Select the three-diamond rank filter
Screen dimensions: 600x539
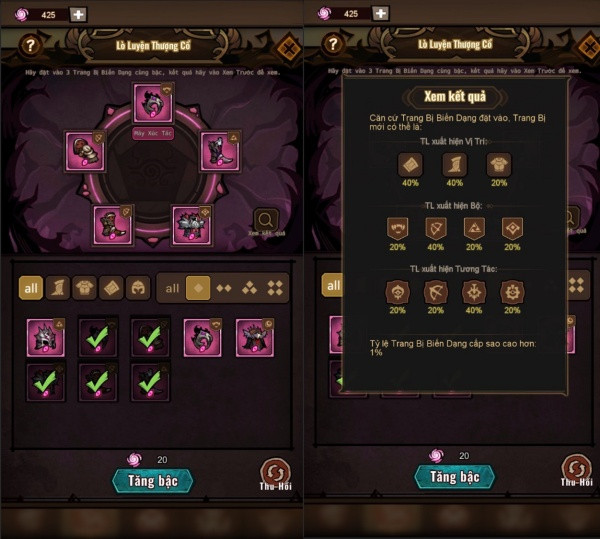[250, 288]
